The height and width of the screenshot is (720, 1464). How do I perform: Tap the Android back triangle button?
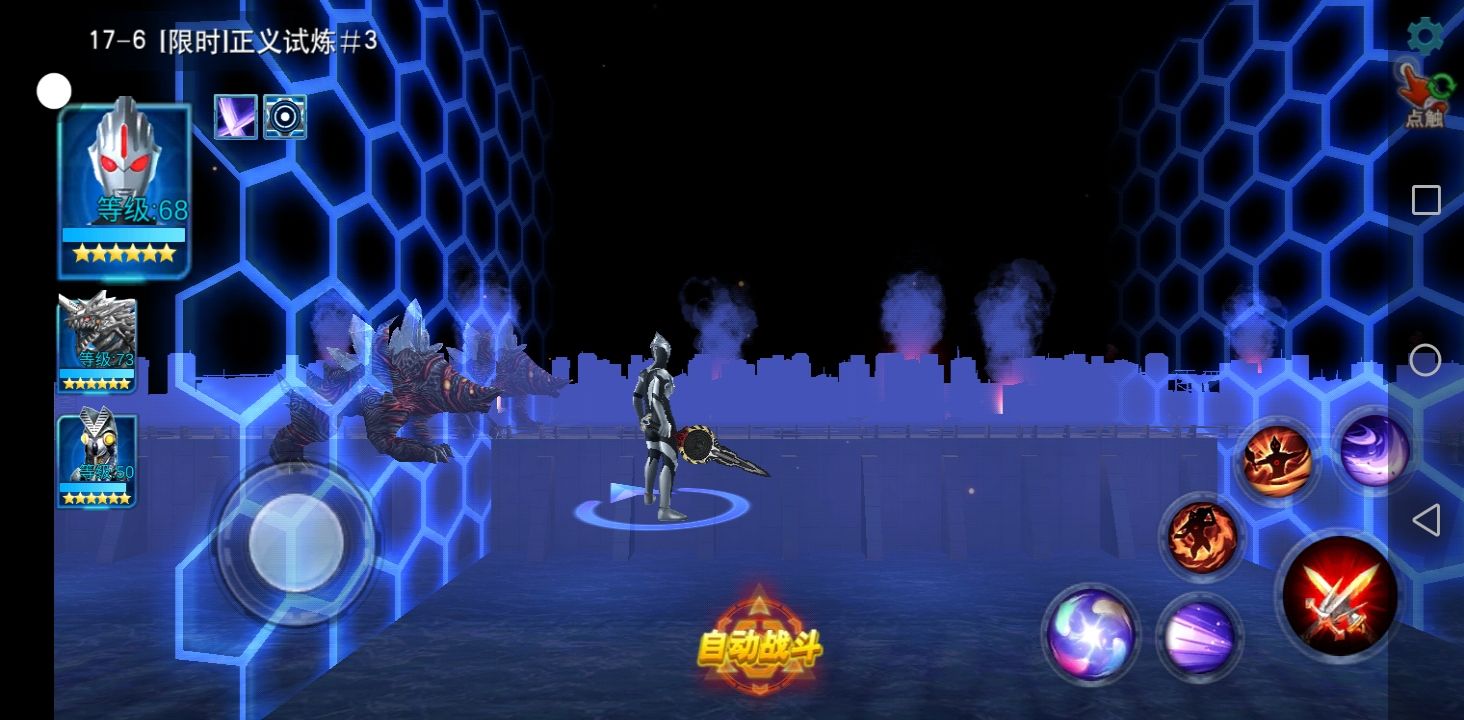click(1425, 520)
